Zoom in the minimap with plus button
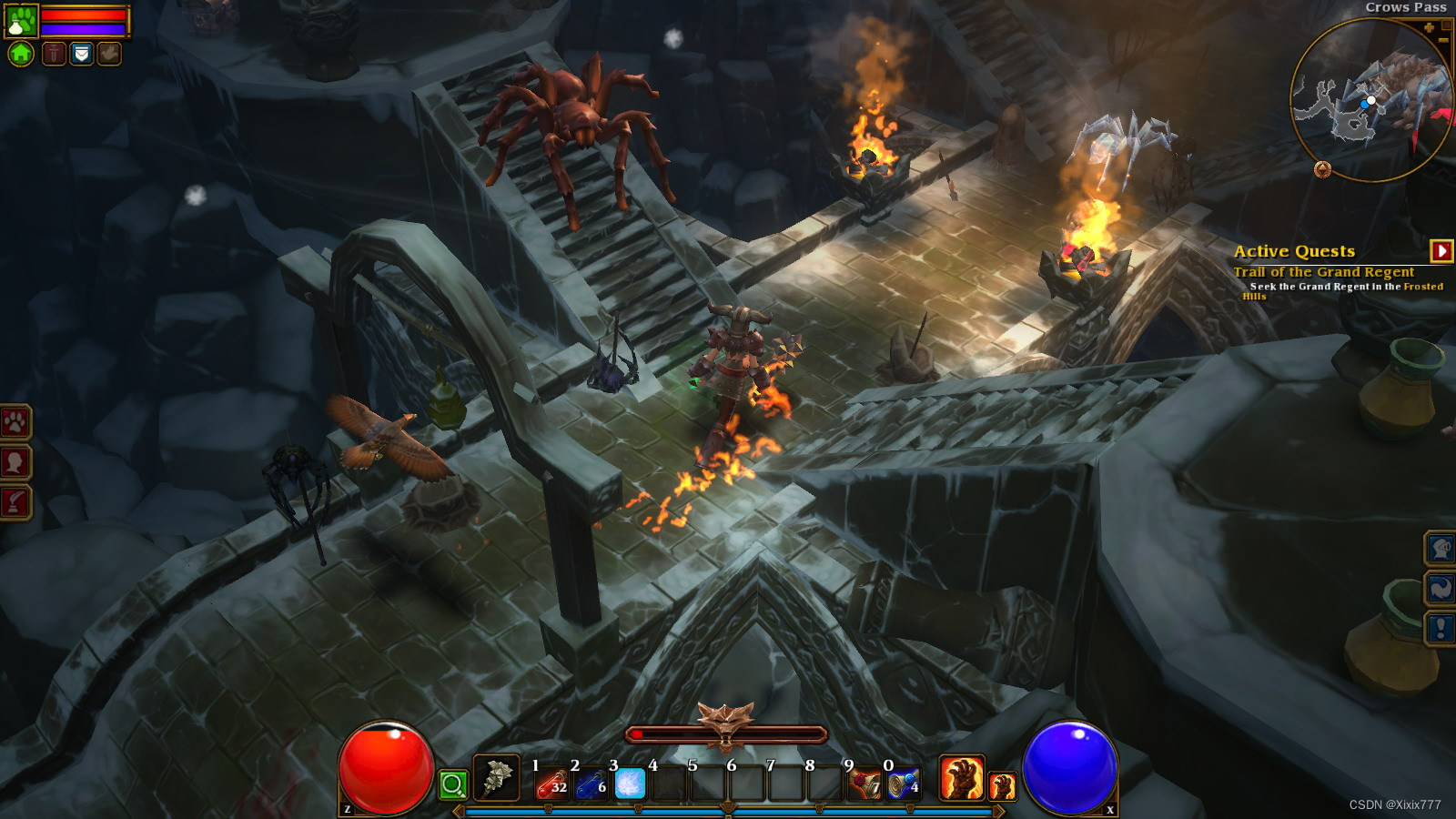Screen dimensions: 1456x819 1429,28
